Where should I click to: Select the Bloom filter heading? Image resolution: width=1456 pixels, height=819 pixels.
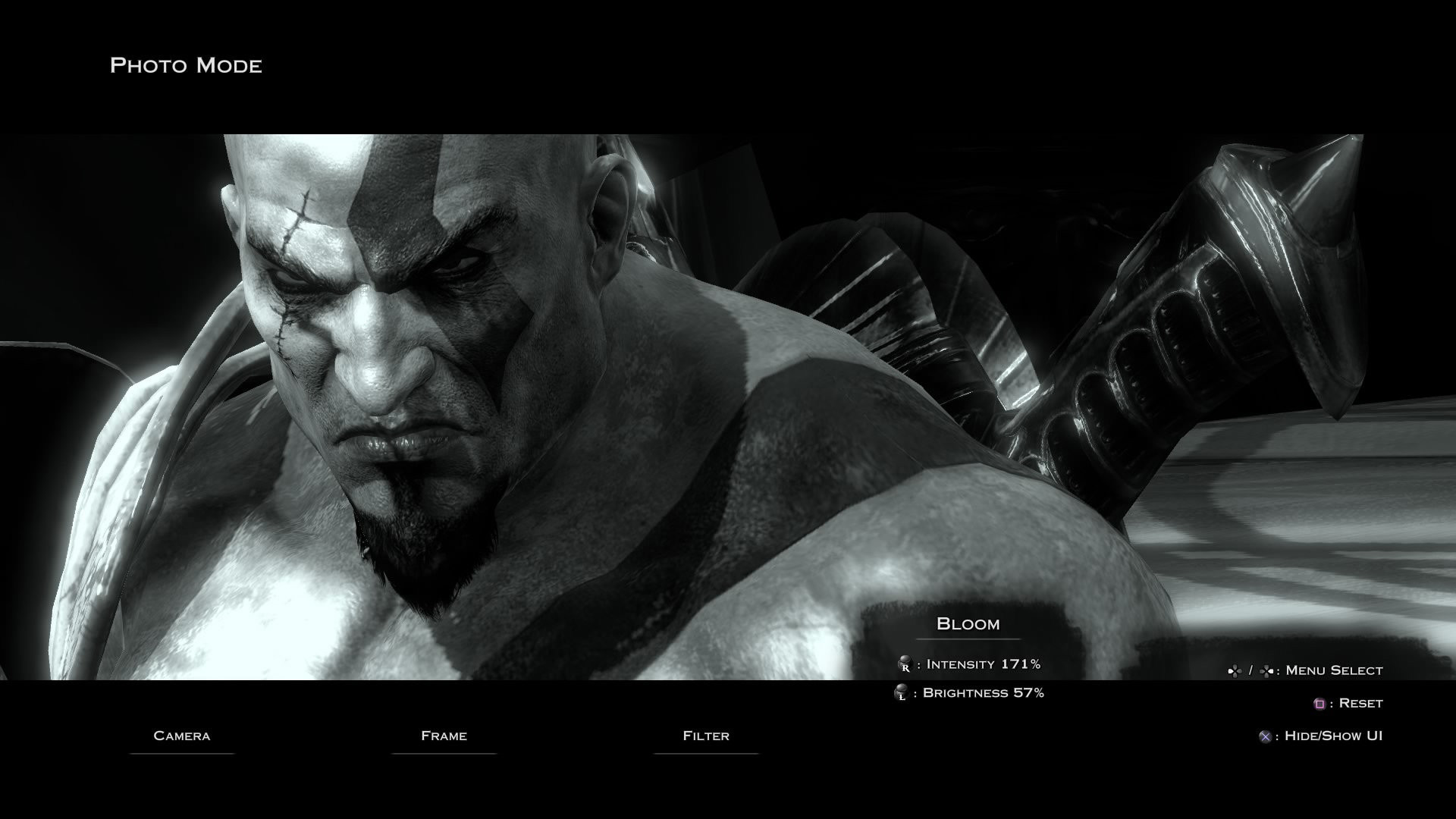click(x=968, y=624)
